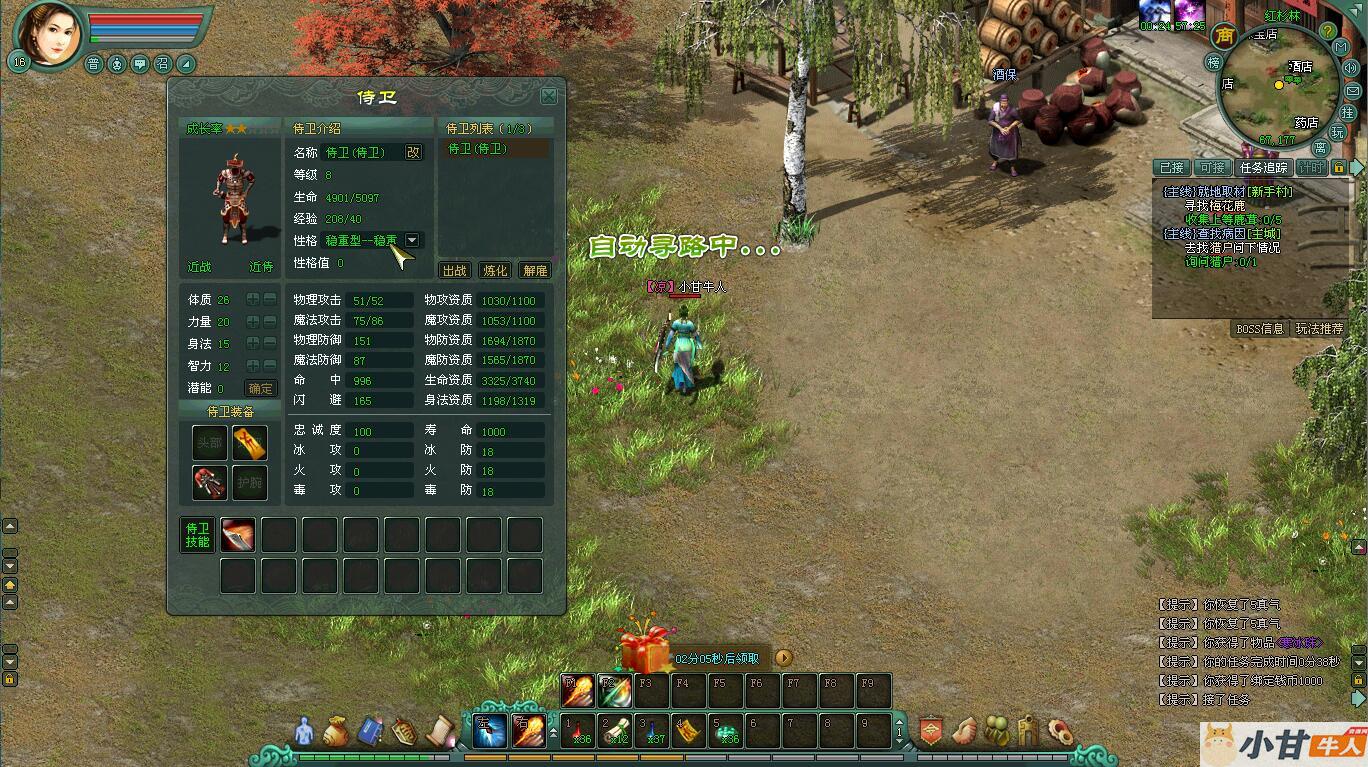Switch to the 可接 available quests tab
This screenshot has width=1368, height=767.
coord(1212,168)
